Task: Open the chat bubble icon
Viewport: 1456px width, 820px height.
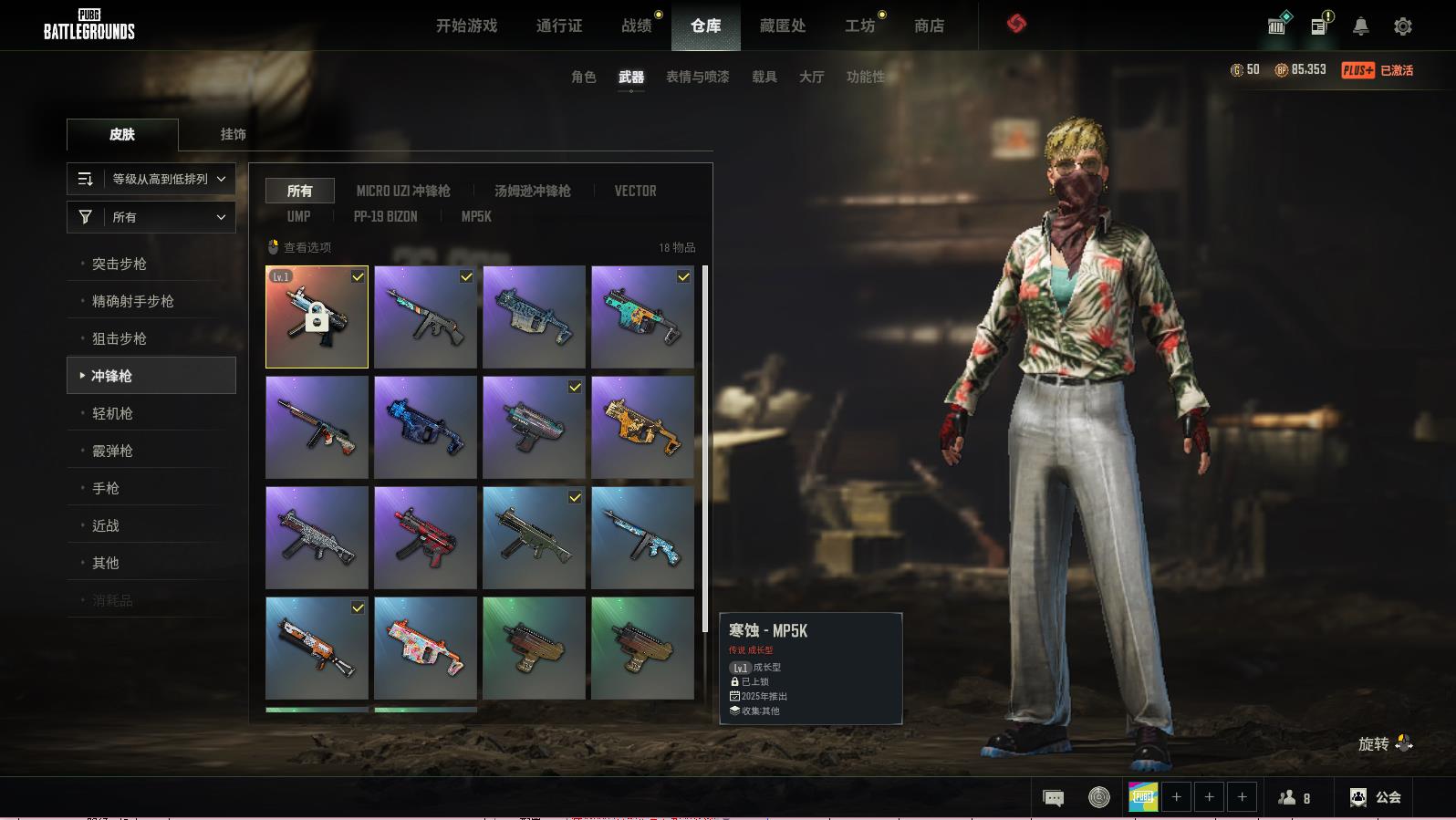Action: pyautogui.click(x=1053, y=798)
